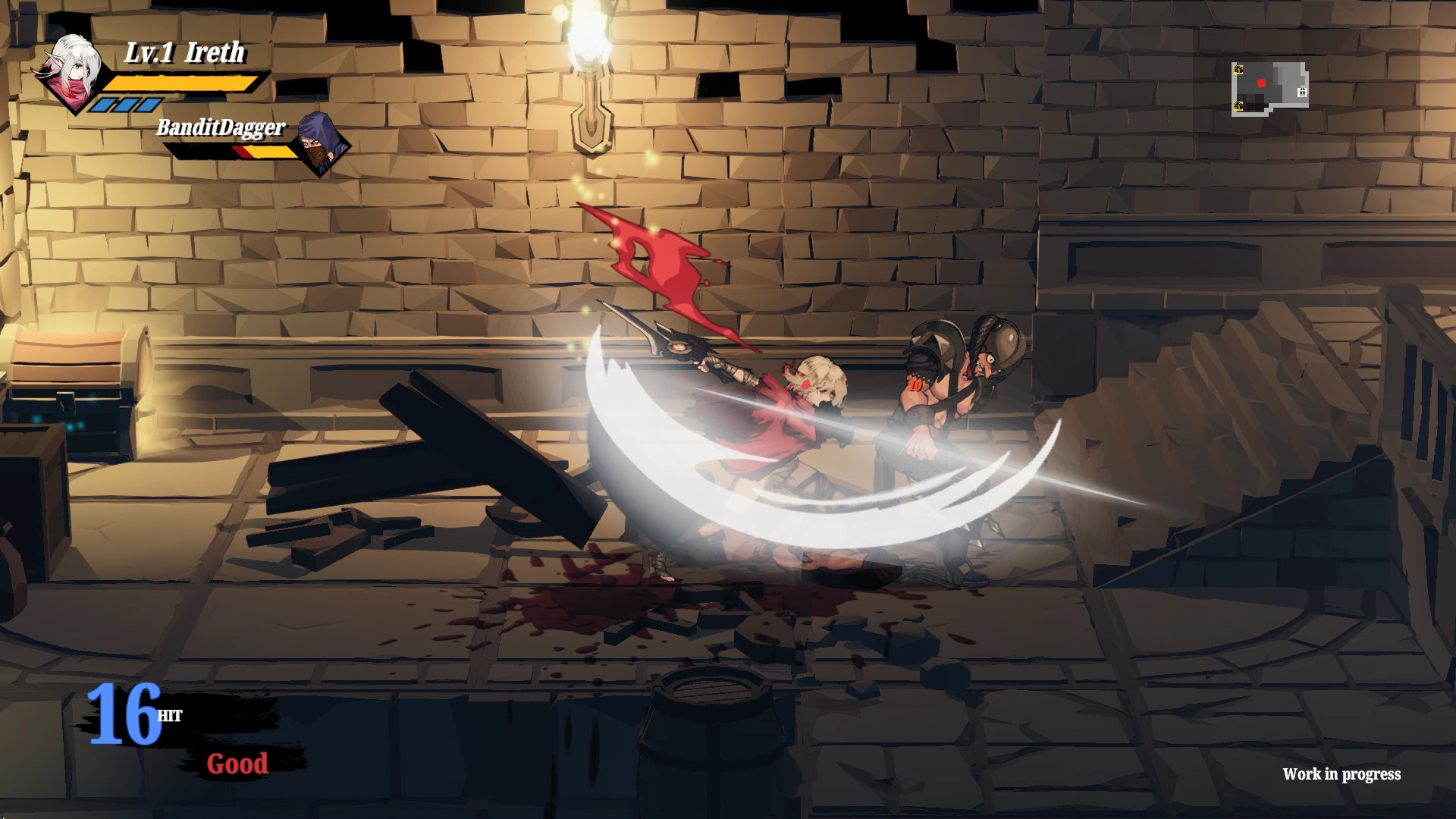1456x819 pixels.
Task: Click the Lv.1 Ireth name label
Action: (184, 52)
